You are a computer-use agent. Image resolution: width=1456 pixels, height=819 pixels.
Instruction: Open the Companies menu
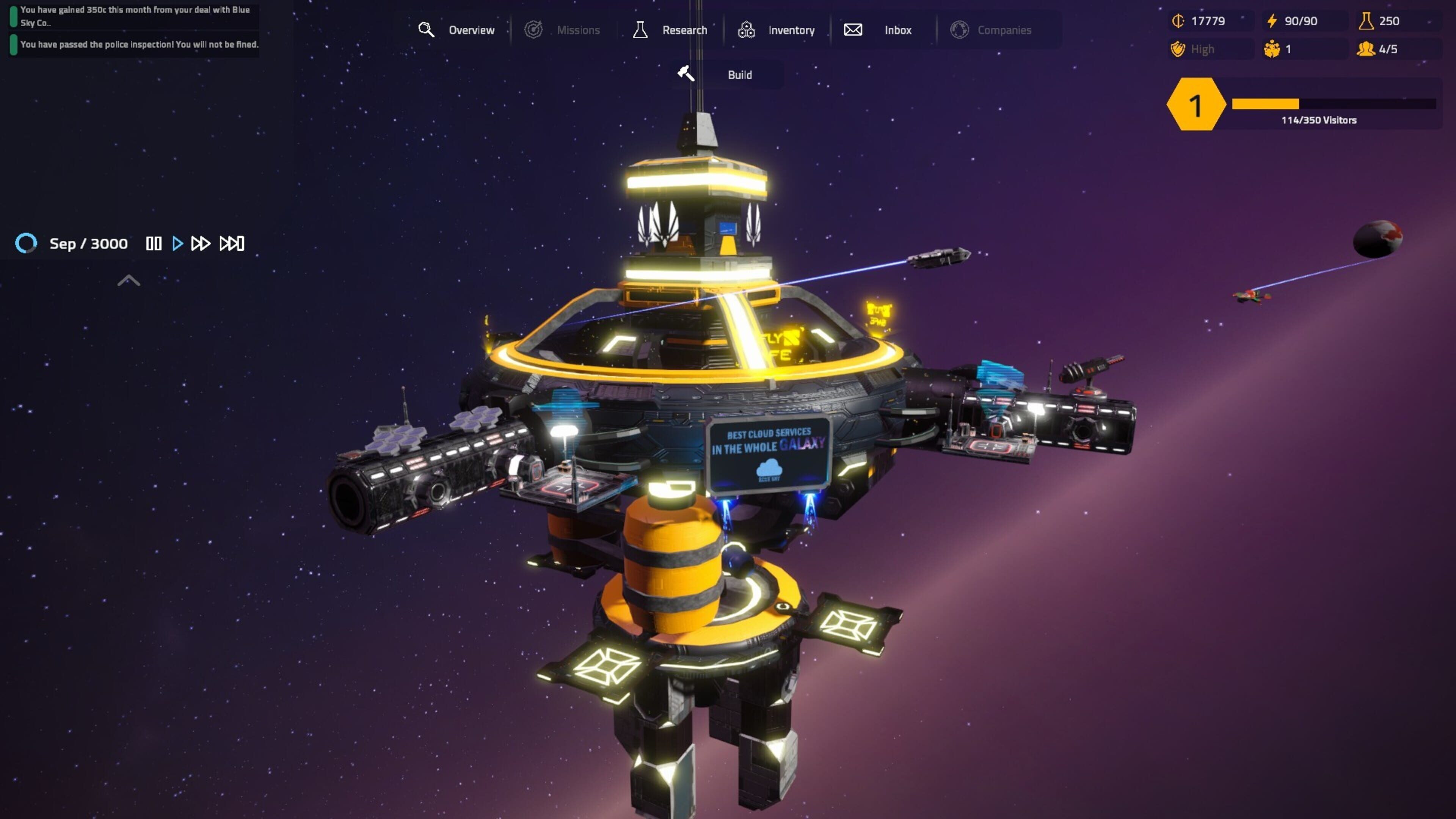point(992,30)
